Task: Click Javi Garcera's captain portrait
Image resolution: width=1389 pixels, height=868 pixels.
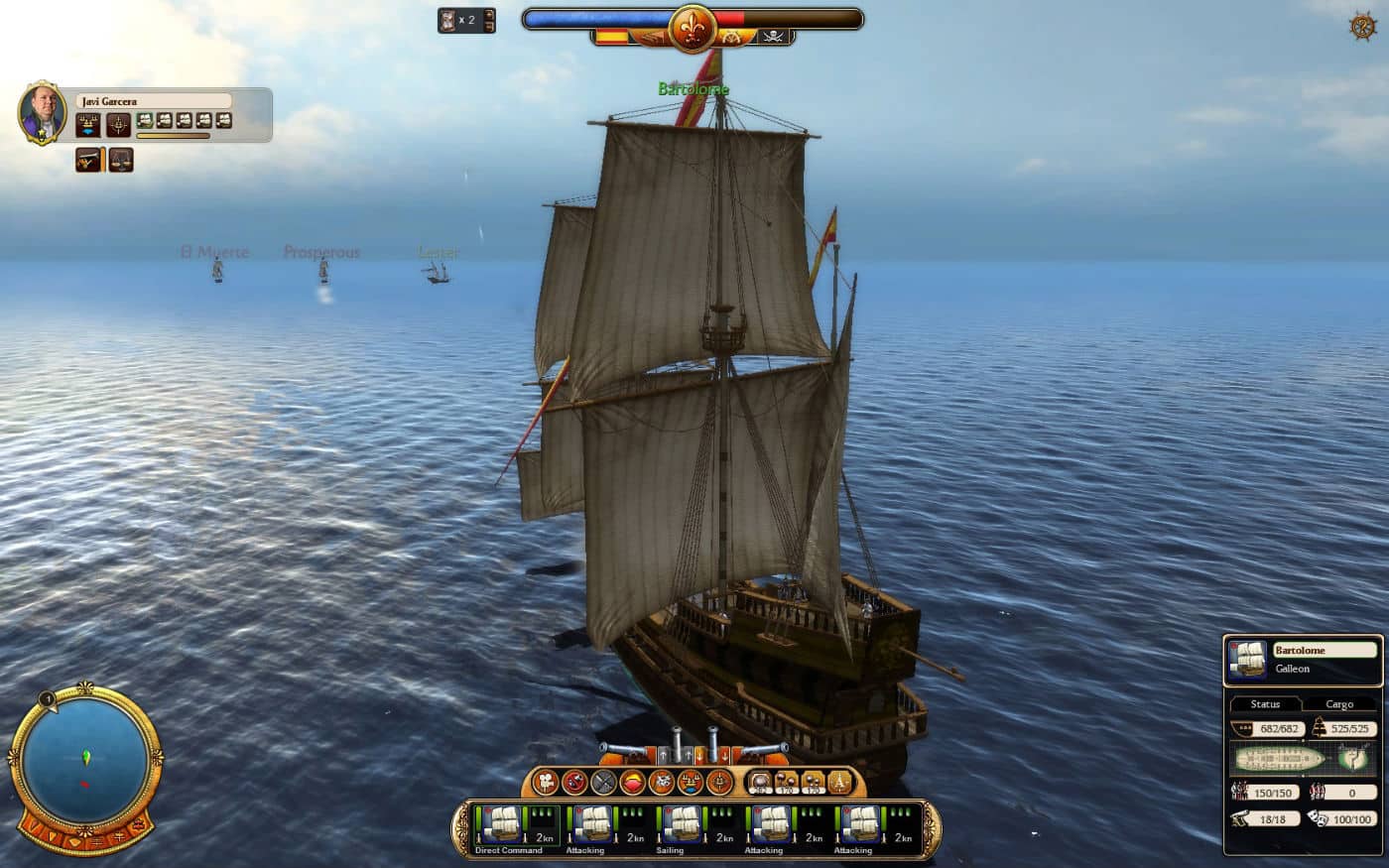Action: click(43, 112)
